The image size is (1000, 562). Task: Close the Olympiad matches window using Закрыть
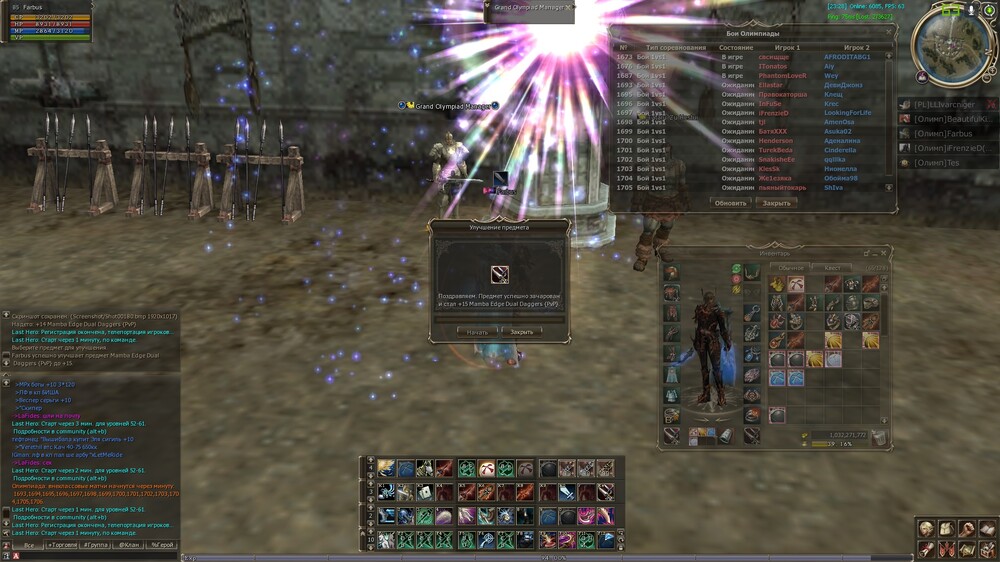coord(776,203)
